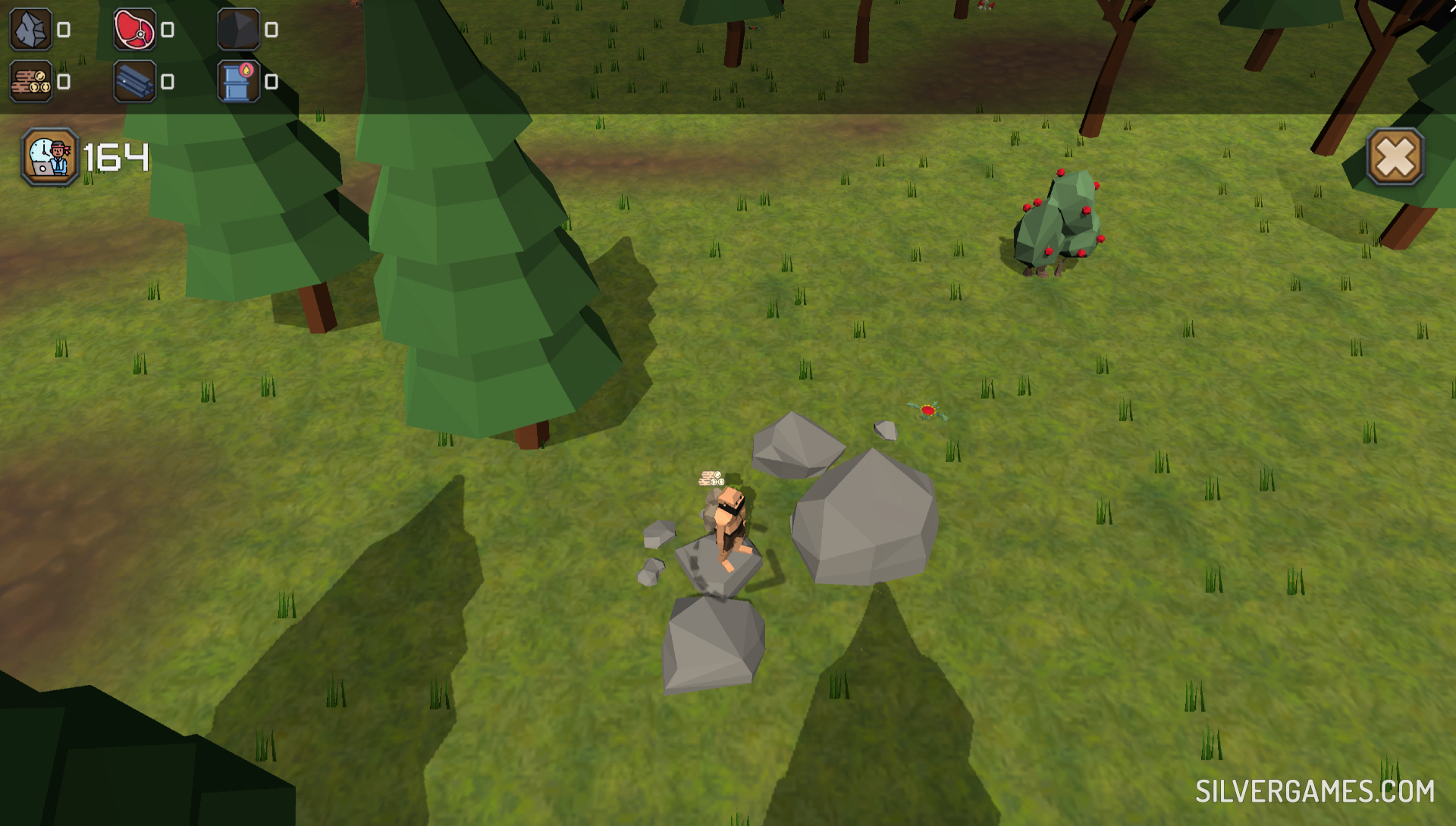Click the black coal resource icon
Screen dimensions: 1456x826
pyautogui.click(x=239, y=30)
